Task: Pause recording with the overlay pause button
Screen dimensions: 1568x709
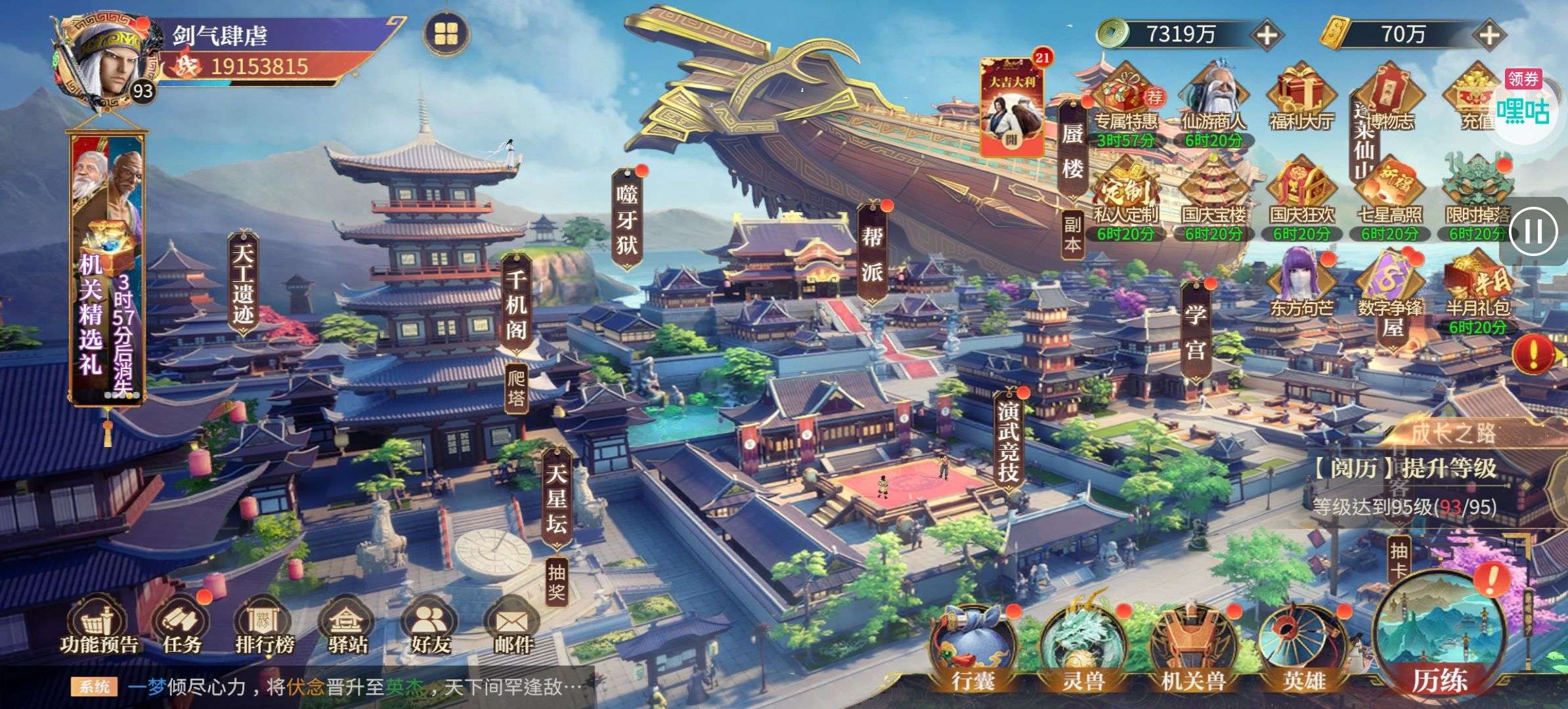Action: tap(1534, 231)
